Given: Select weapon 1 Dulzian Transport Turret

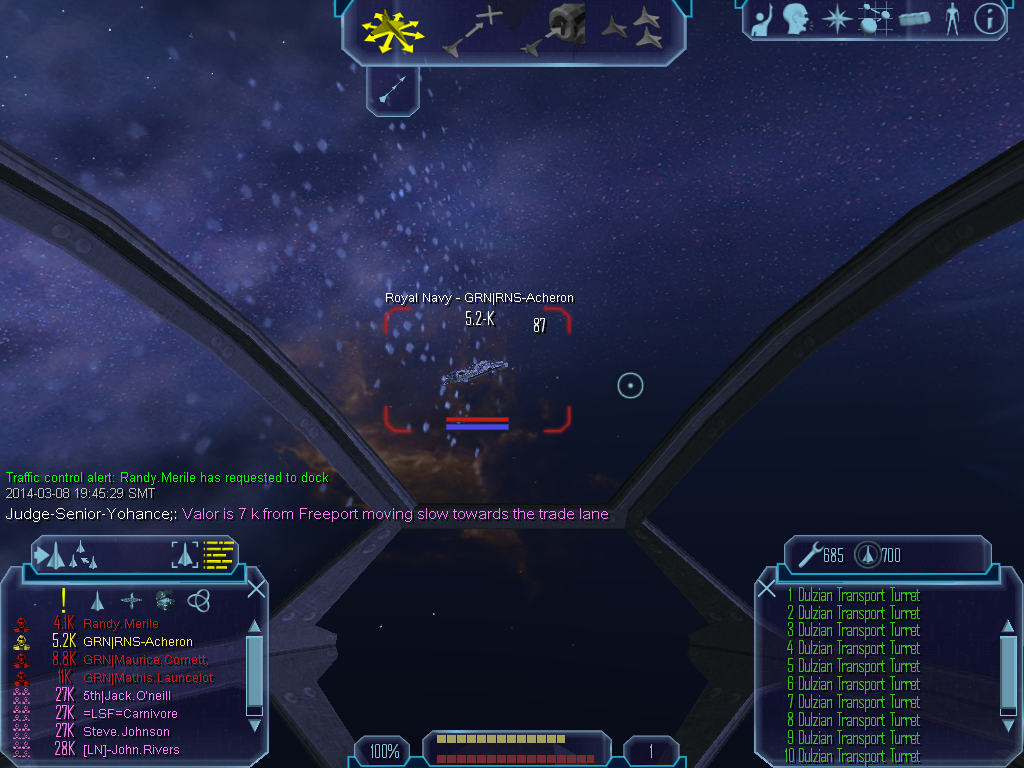Looking at the screenshot, I should click(x=853, y=596).
